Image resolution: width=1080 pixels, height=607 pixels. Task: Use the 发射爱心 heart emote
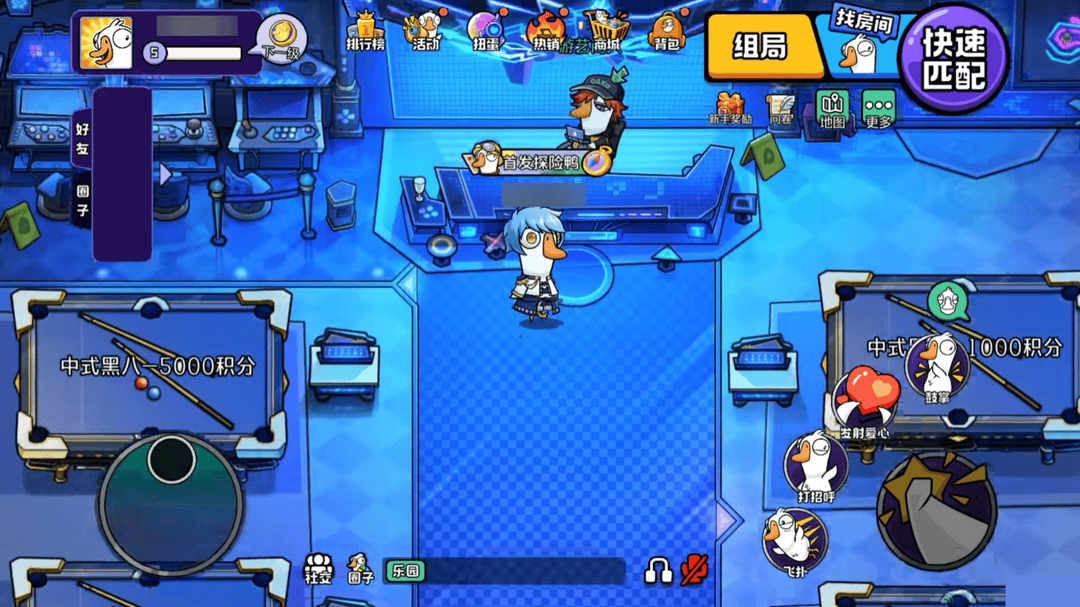(865, 400)
